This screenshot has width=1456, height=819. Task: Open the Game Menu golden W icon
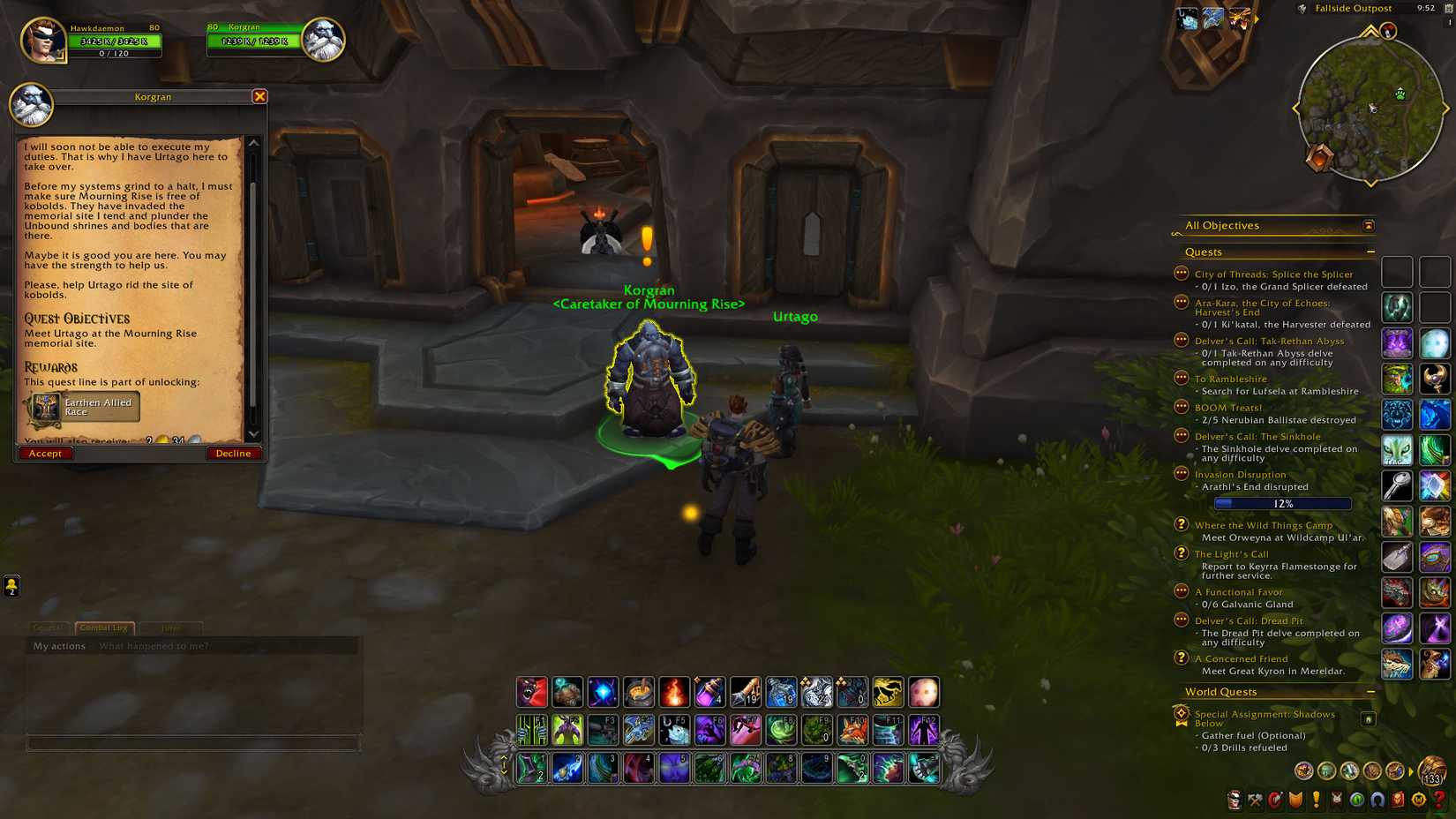click(x=1418, y=801)
